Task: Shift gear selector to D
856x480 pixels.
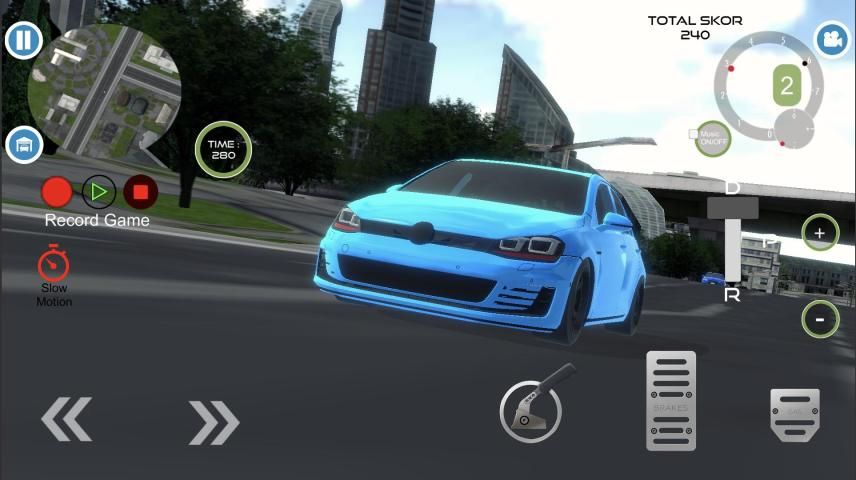Action: 733,190
